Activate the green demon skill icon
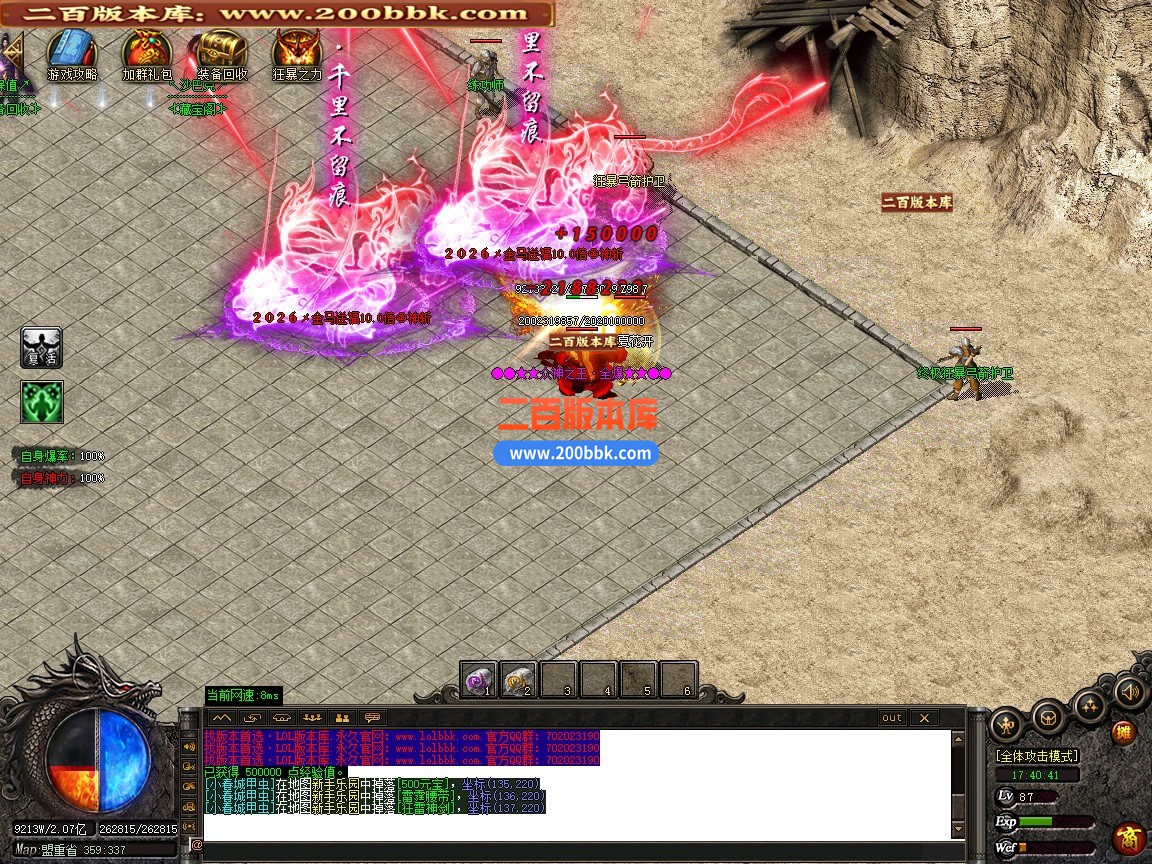 42,401
